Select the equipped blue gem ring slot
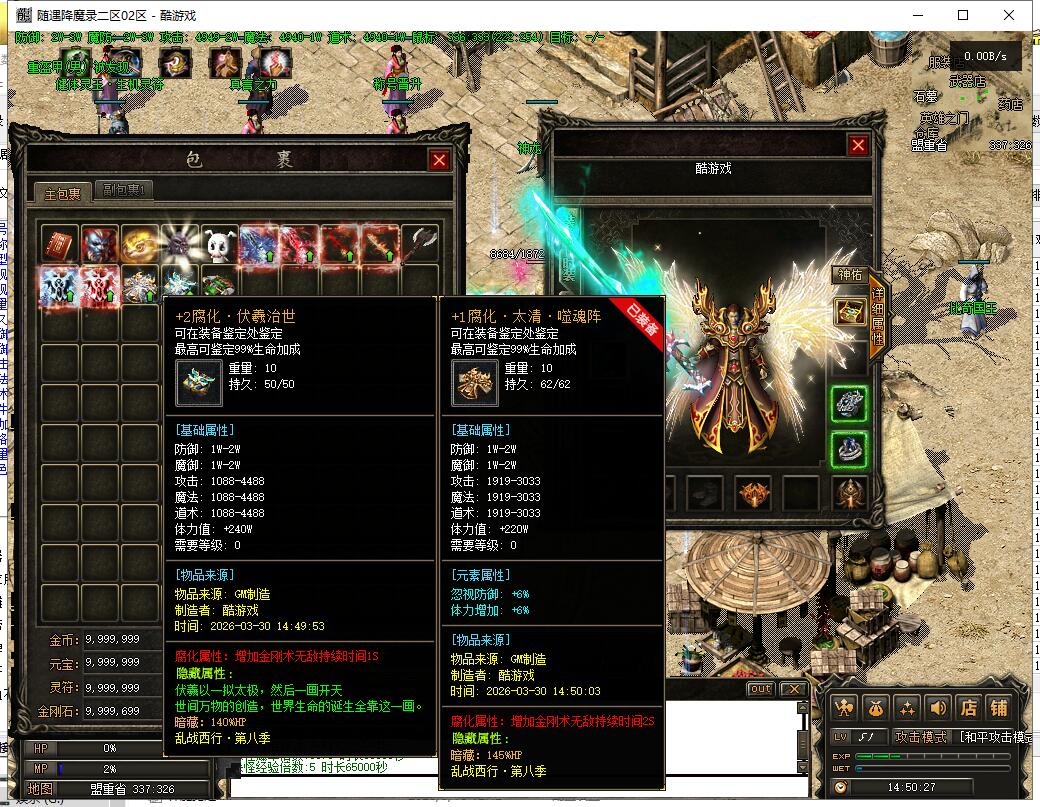This screenshot has height=807, width=1040. 850,449
